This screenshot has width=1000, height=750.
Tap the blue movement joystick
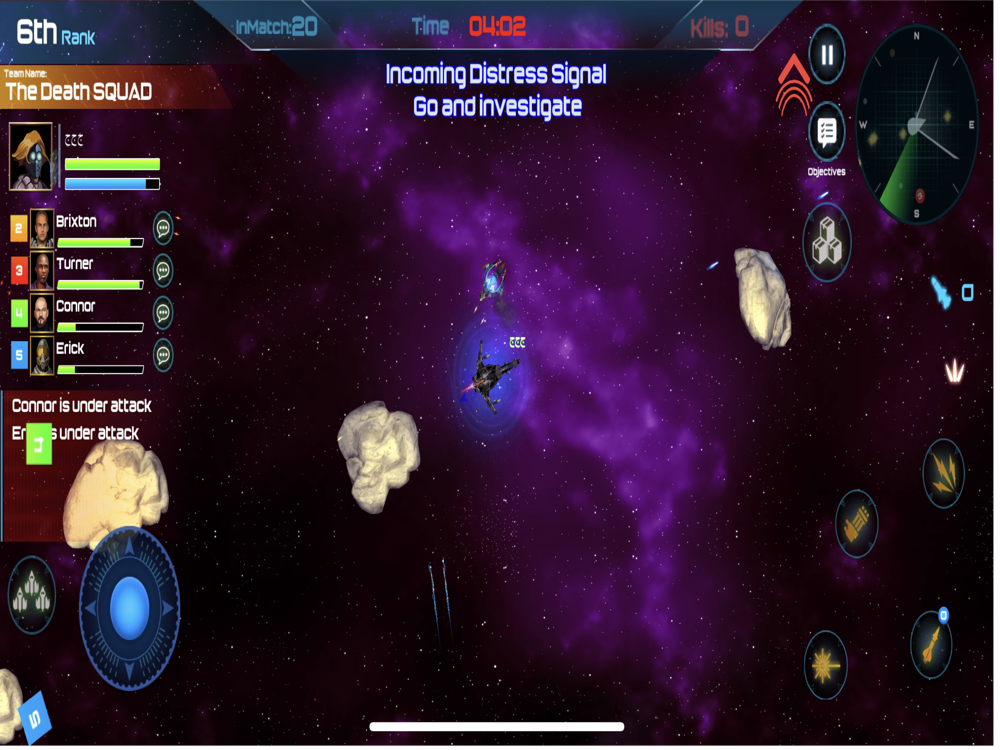[129, 606]
